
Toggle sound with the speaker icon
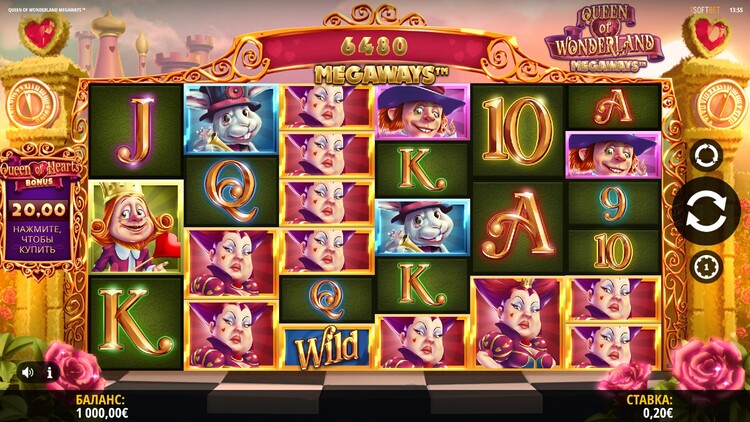[28, 371]
